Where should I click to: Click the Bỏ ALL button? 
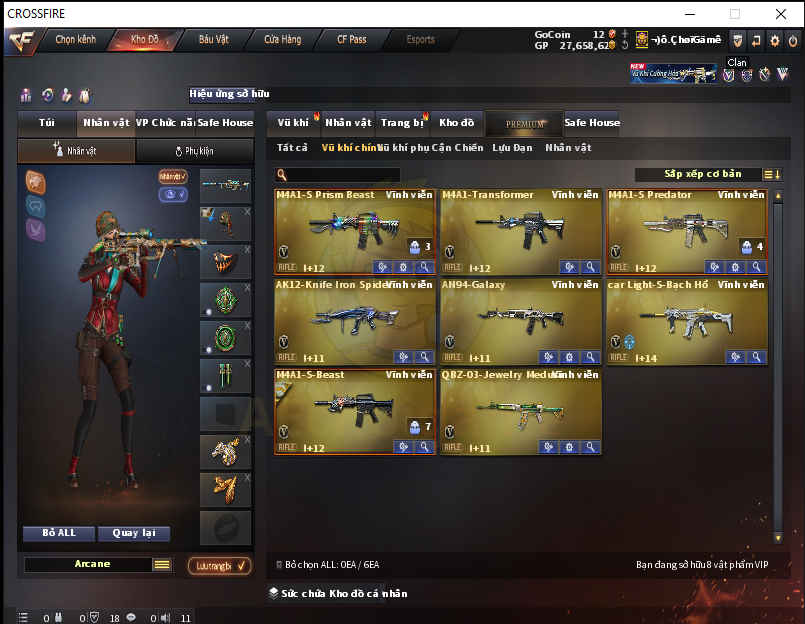pyautogui.click(x=59, y=533)
